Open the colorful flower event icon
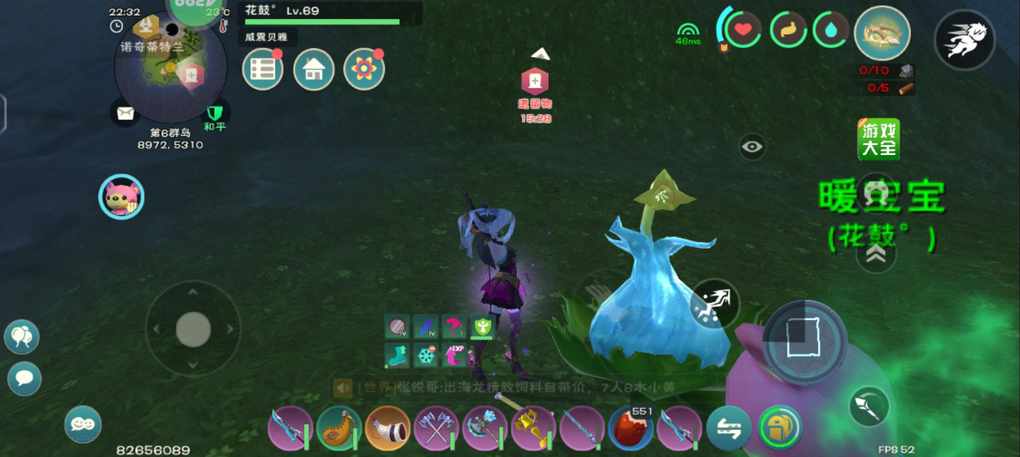 click(x=364, y=69)
